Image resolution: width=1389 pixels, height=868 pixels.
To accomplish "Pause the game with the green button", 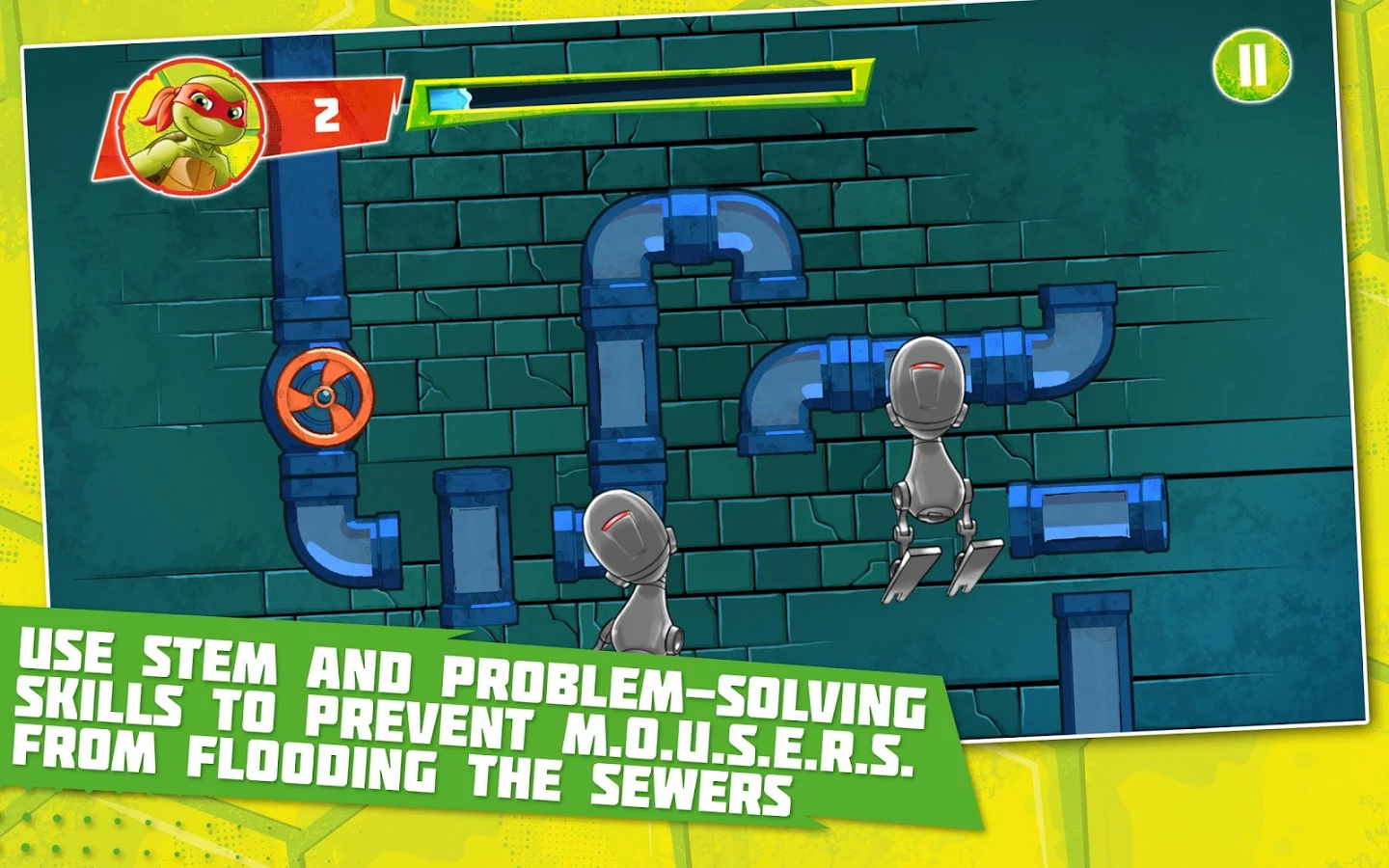I will [1251, 66].
